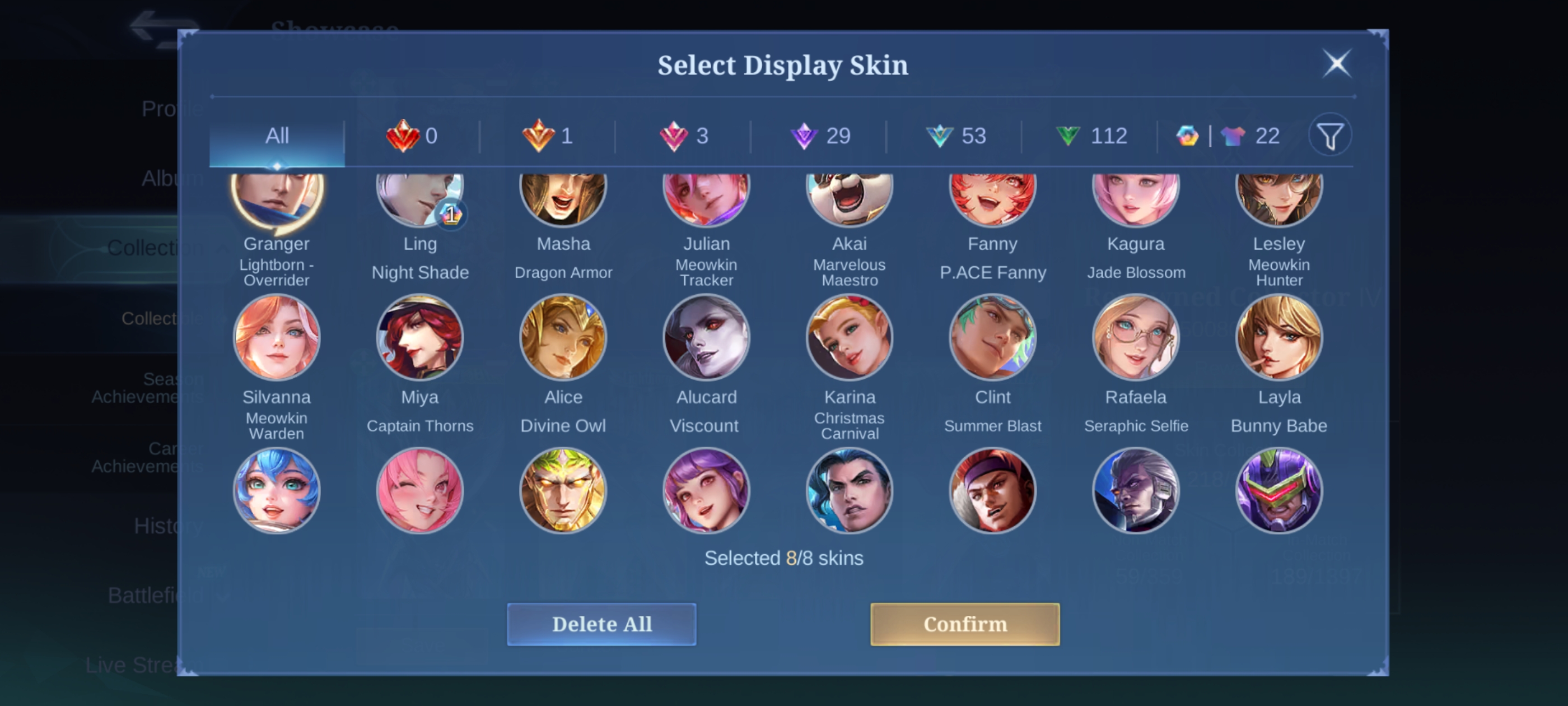Pick Layla's Bunny Babe skin
The image size is (1568, 706).
(x=1279, y=337)
